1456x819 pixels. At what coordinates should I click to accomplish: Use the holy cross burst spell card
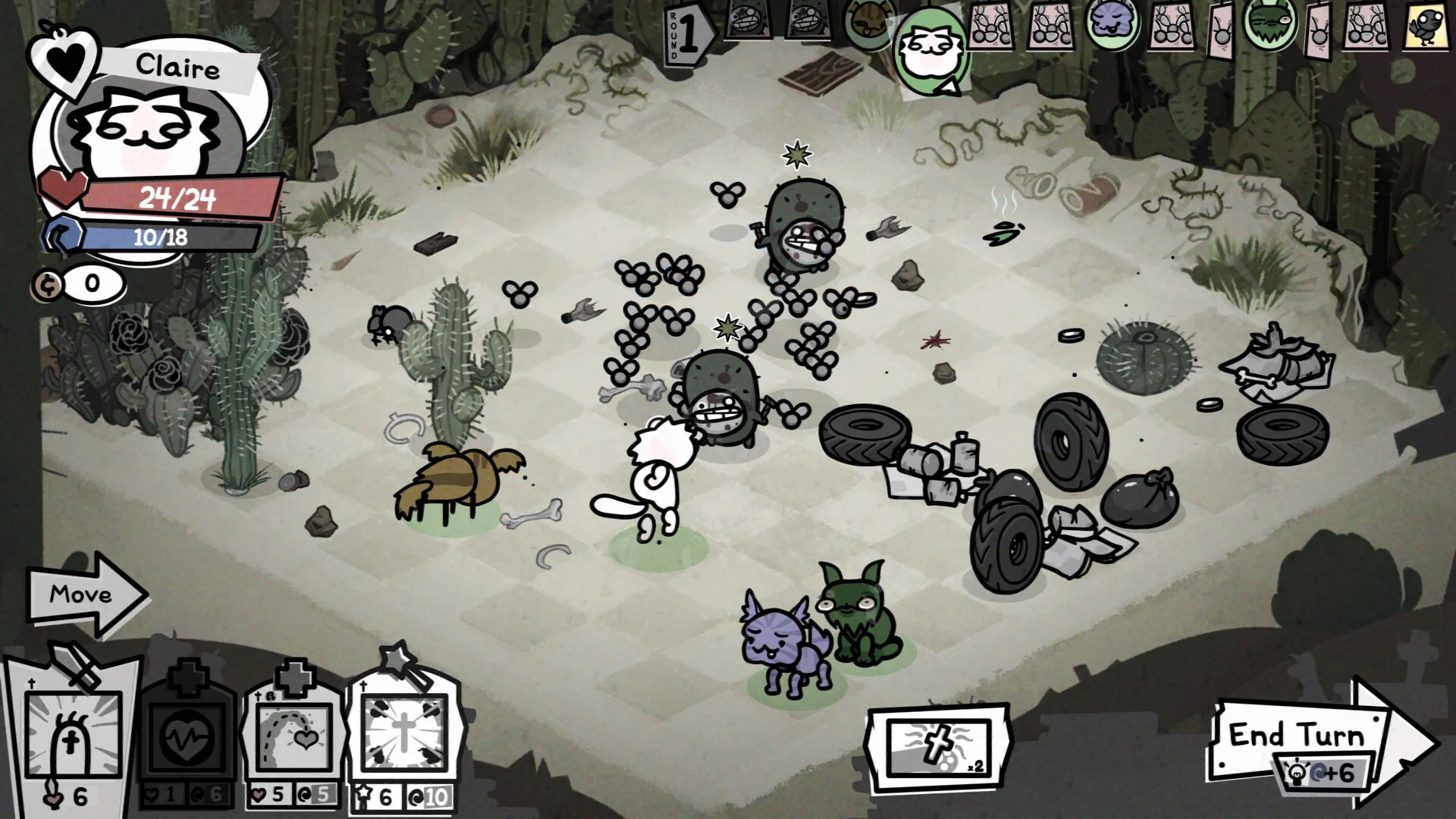tap(403, 732)
